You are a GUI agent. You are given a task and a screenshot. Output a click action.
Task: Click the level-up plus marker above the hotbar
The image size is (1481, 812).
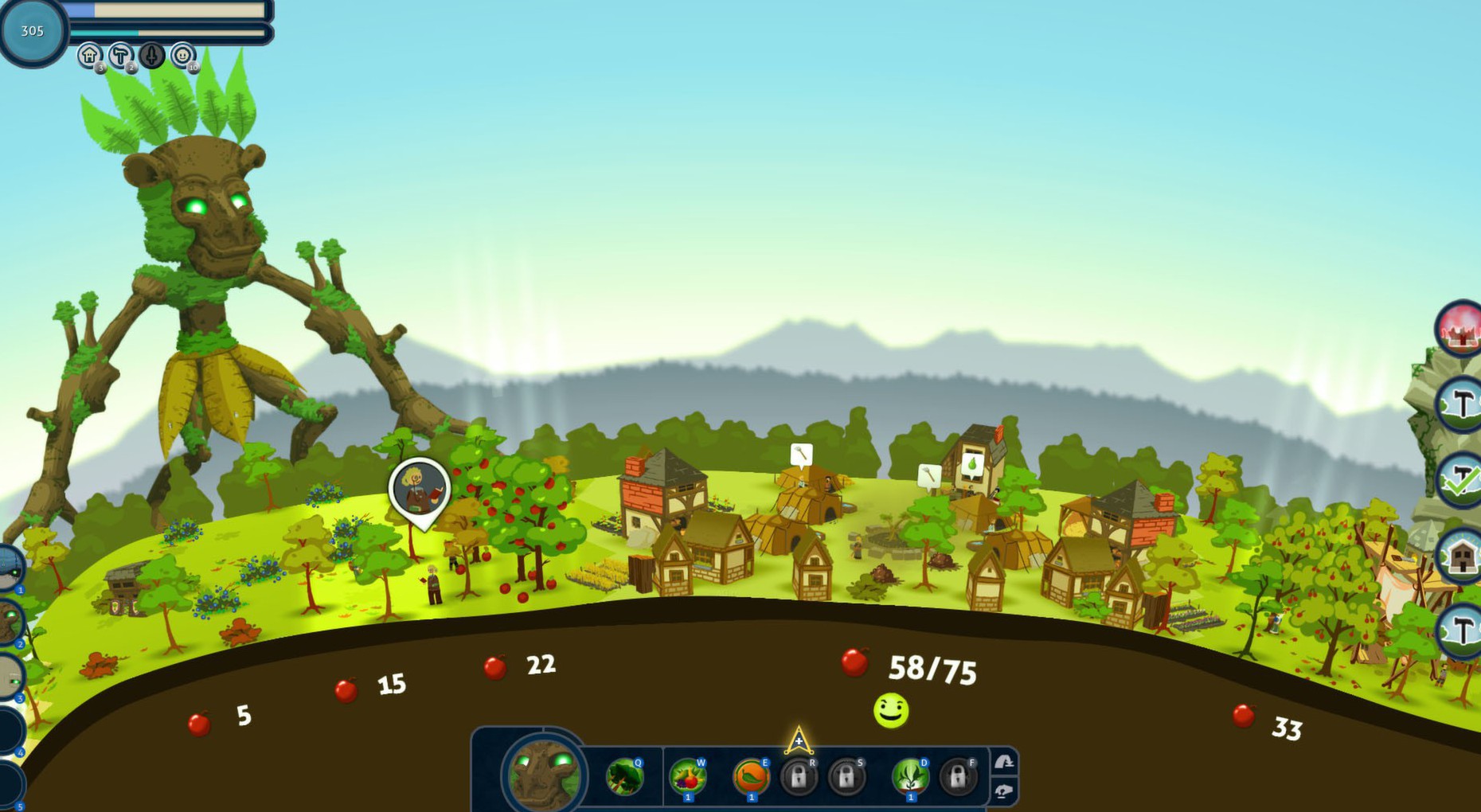[798, 740]
